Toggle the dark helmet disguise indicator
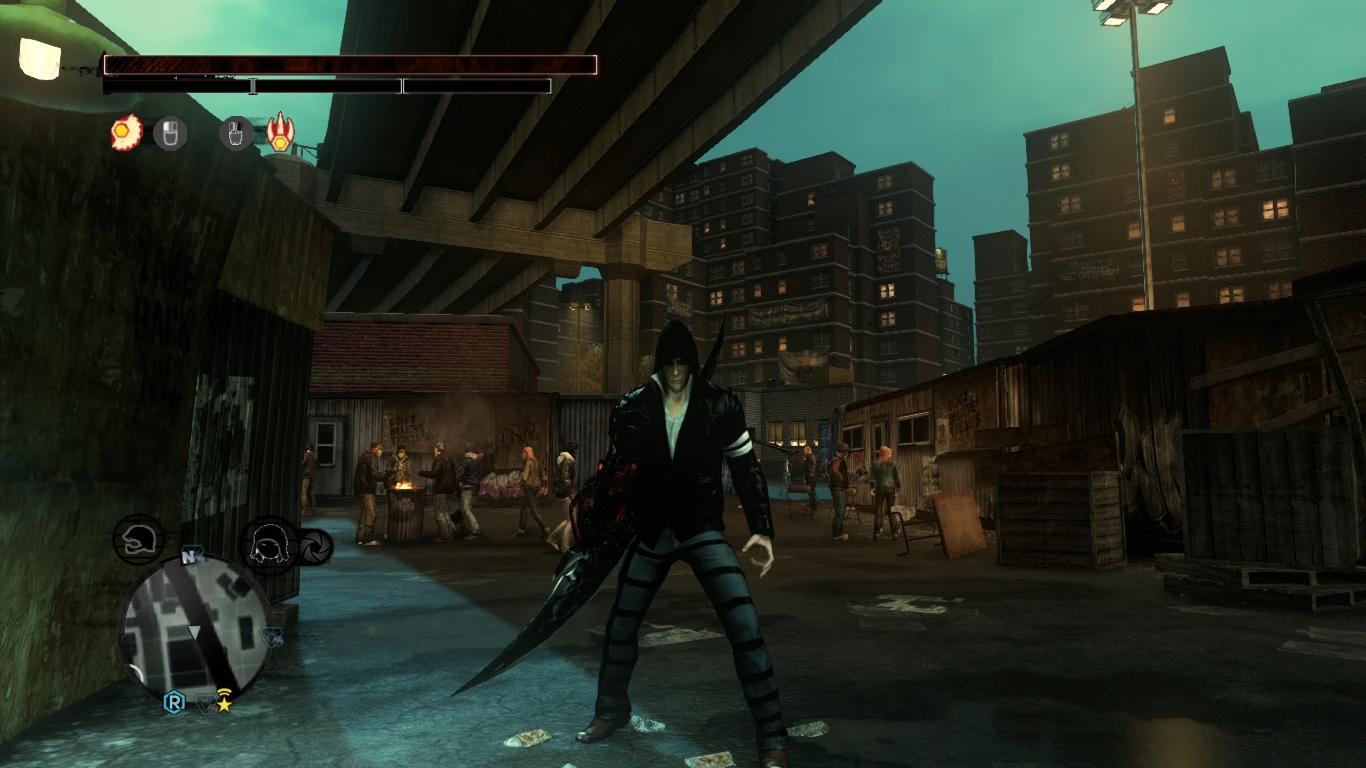Screen dimensions: 1366x768 140,540
